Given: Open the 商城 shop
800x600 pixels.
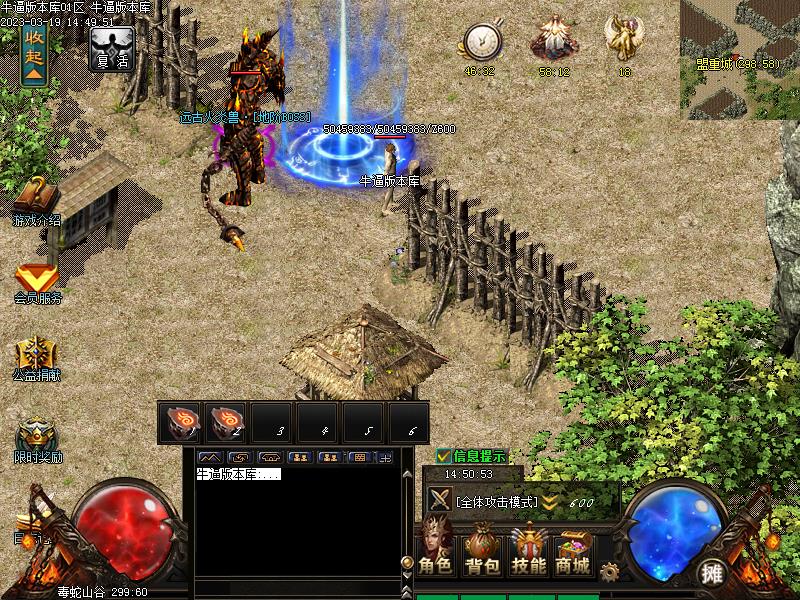Looking at the screenshot, I should [573, 552].
